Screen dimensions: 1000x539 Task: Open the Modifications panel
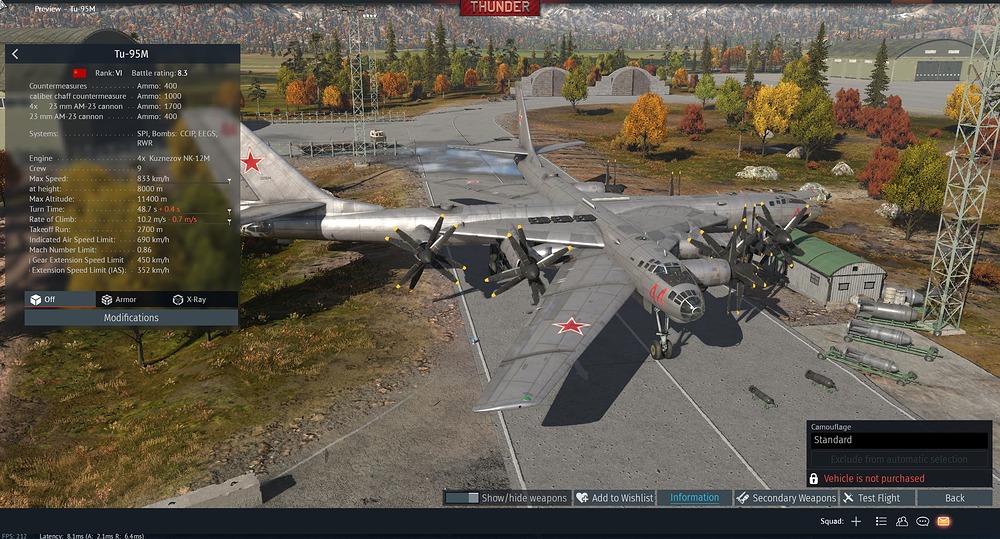(x=131, y=318)
